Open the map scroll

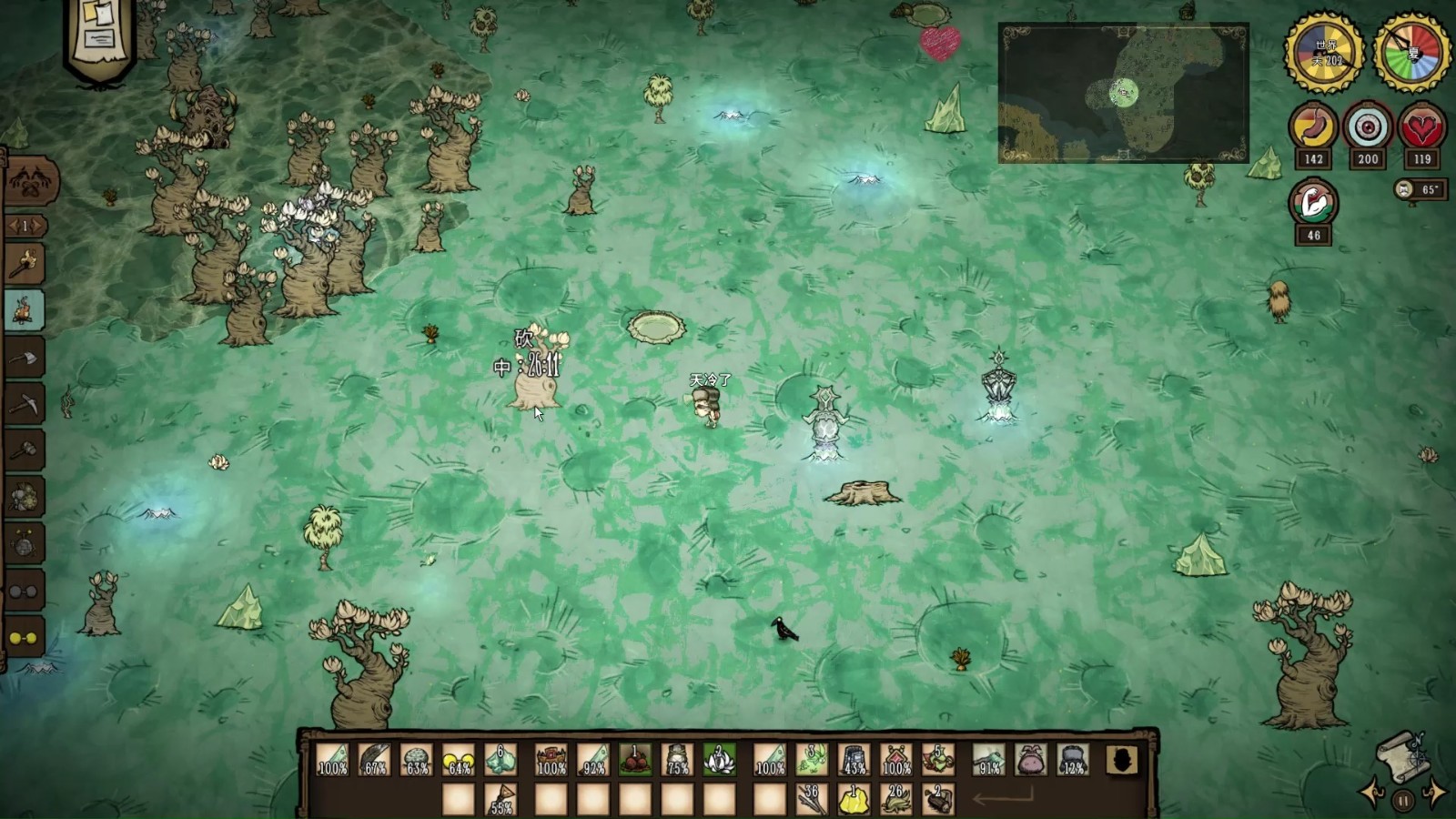(x=1403, y=755)
